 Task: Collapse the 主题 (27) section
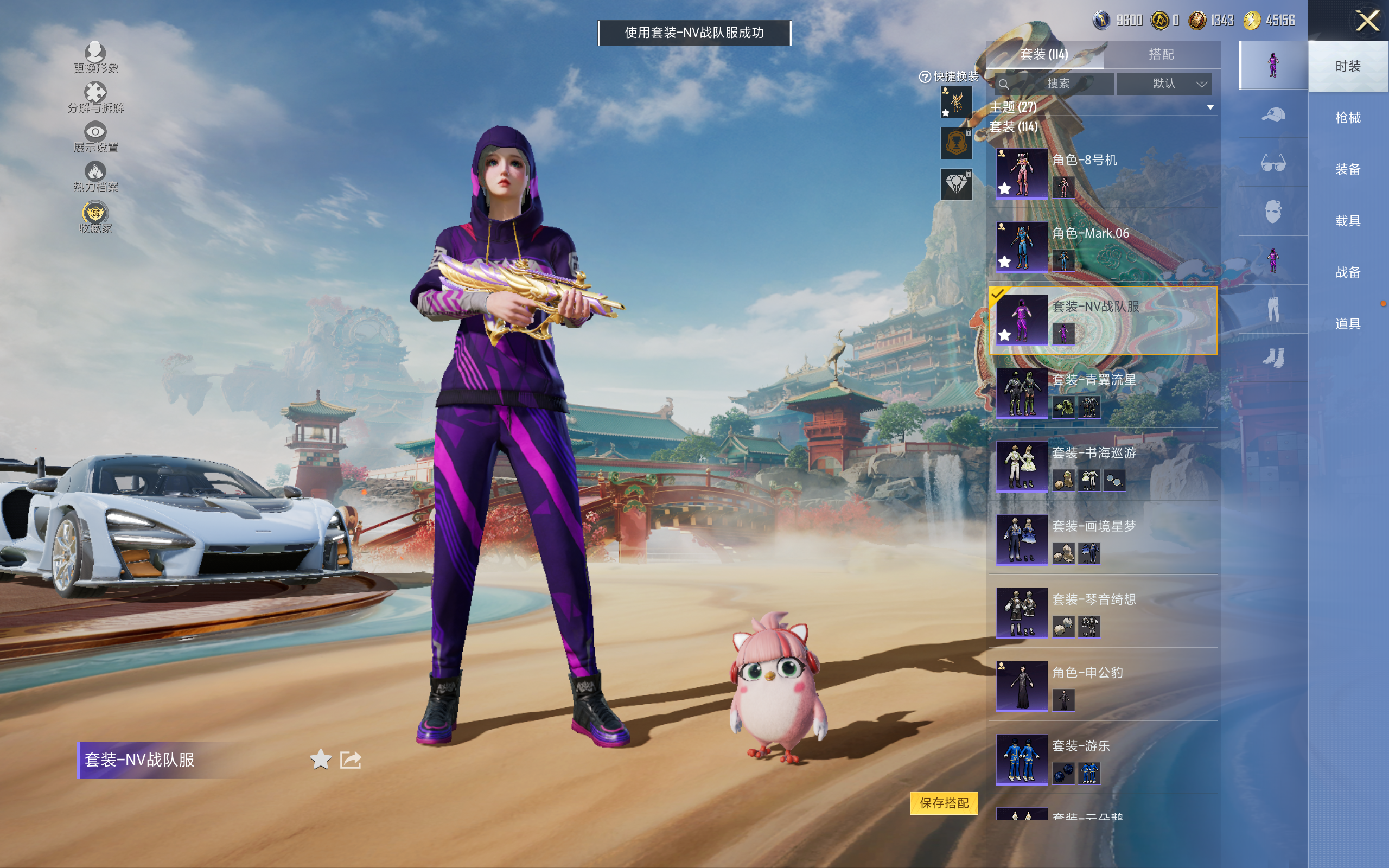click(x=1210, y=107)
